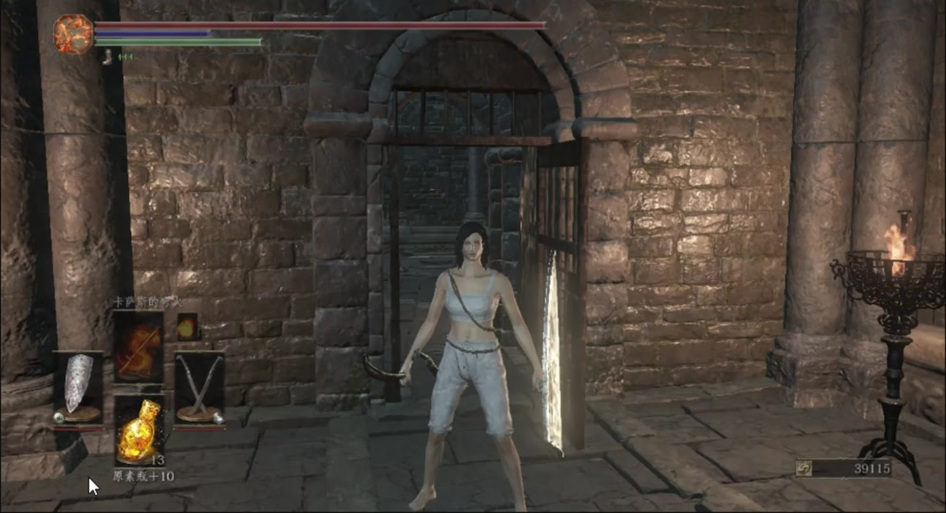Select the pyromancy spell slot
Screen dimensions: 946x513
coord(138,346)
